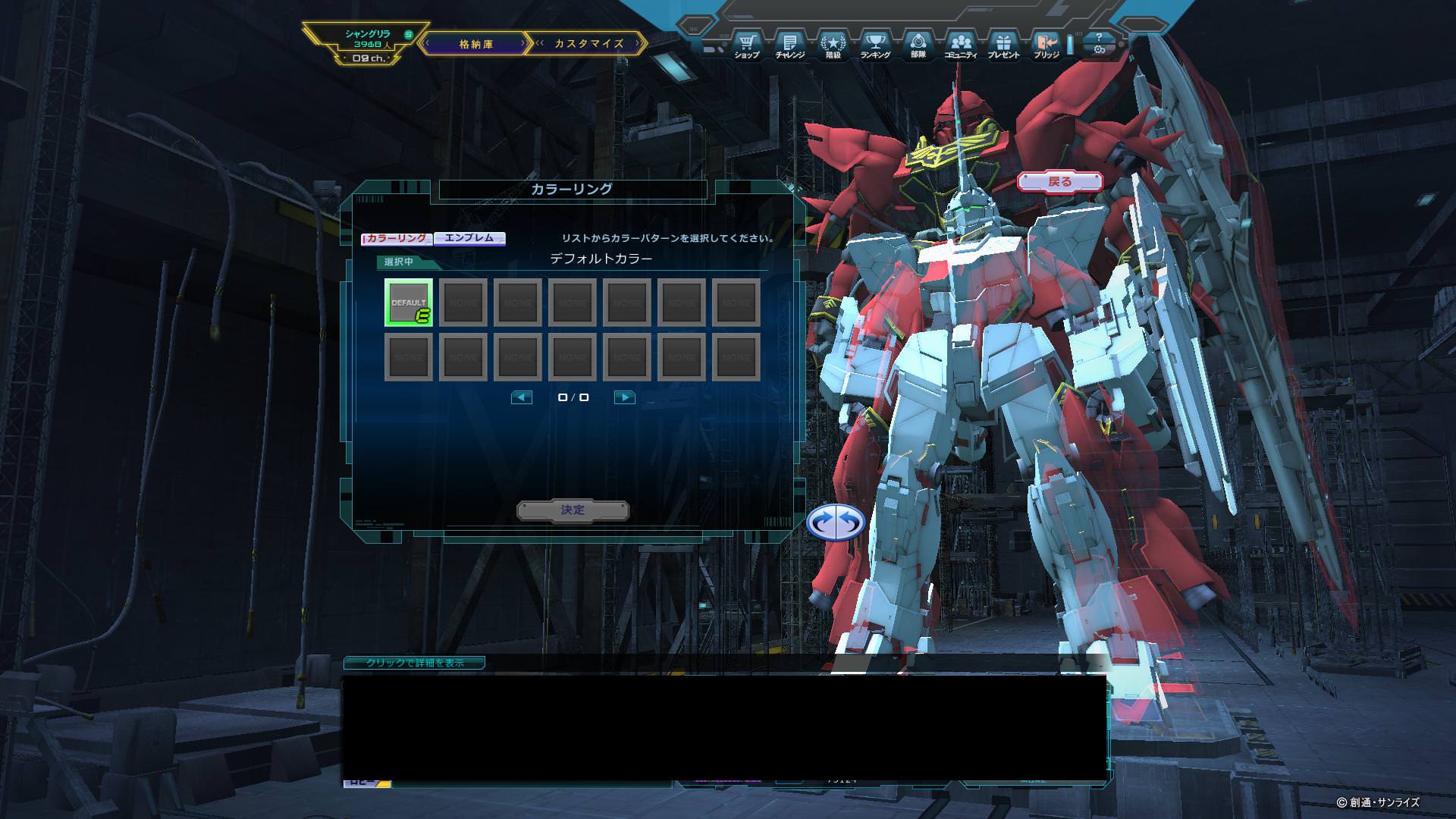Confirm with the 決定 button

click(573, 510)
